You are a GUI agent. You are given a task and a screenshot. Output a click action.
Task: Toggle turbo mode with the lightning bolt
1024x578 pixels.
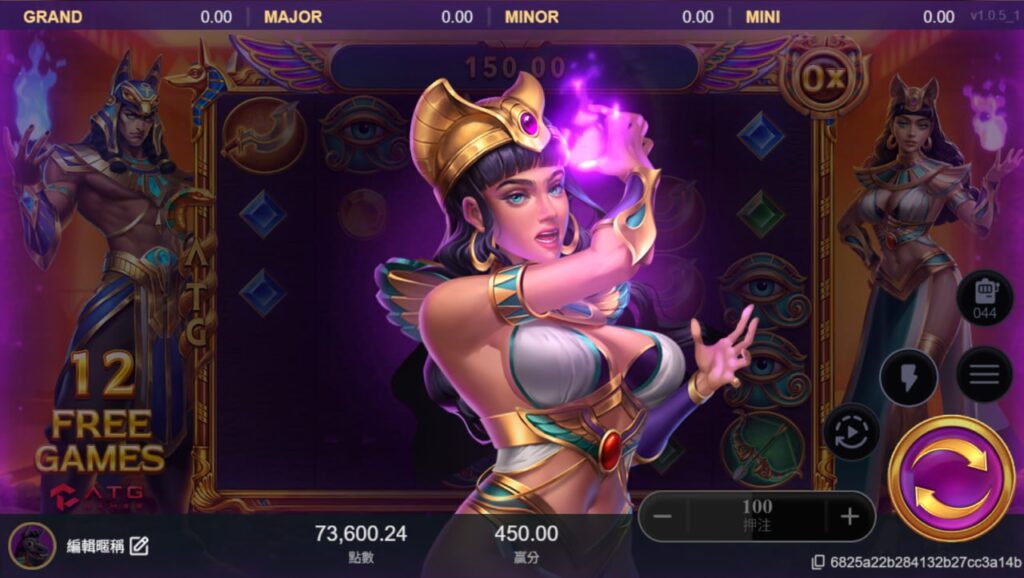908,377
